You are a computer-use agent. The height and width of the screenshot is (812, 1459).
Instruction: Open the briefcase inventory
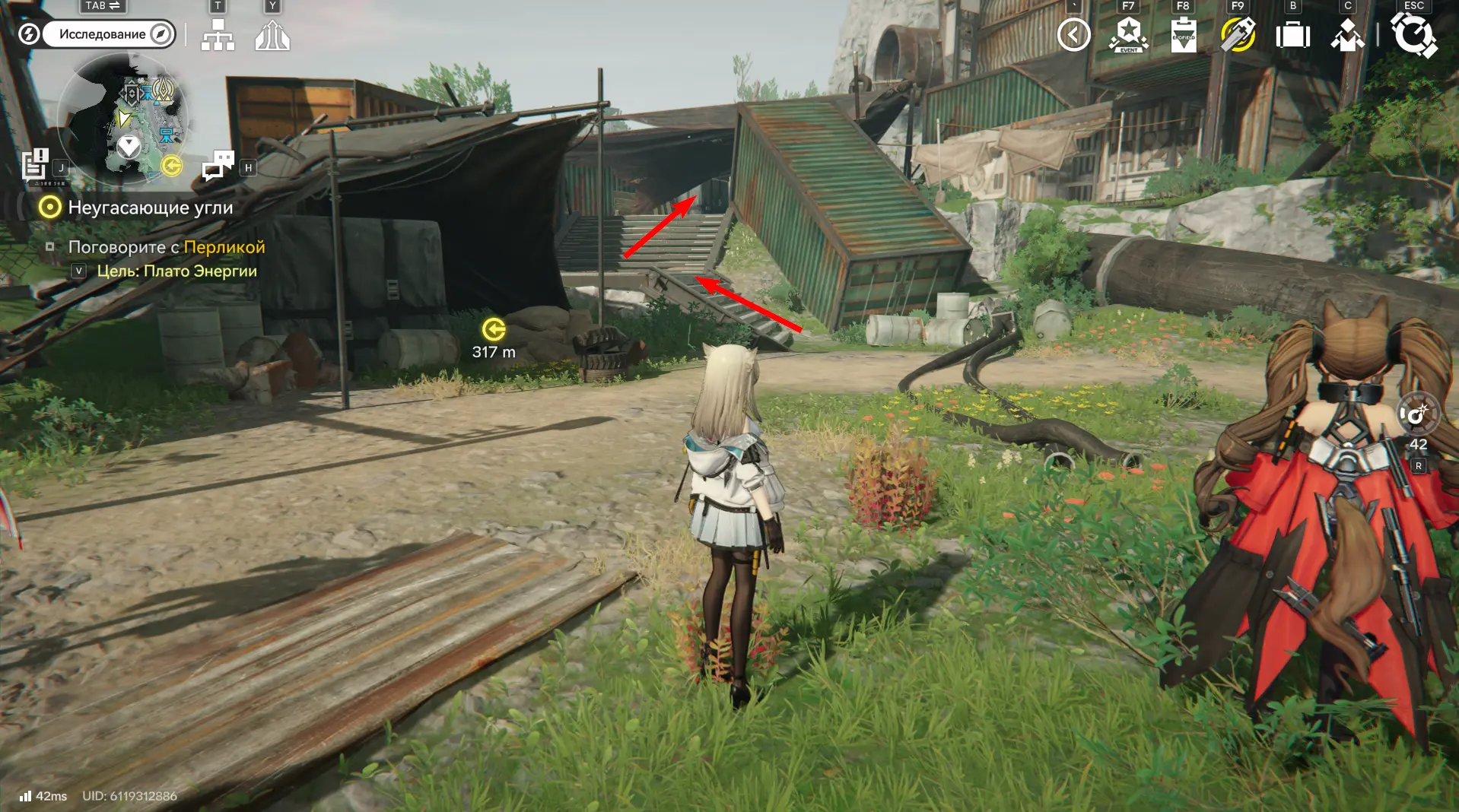(1292, 35)
